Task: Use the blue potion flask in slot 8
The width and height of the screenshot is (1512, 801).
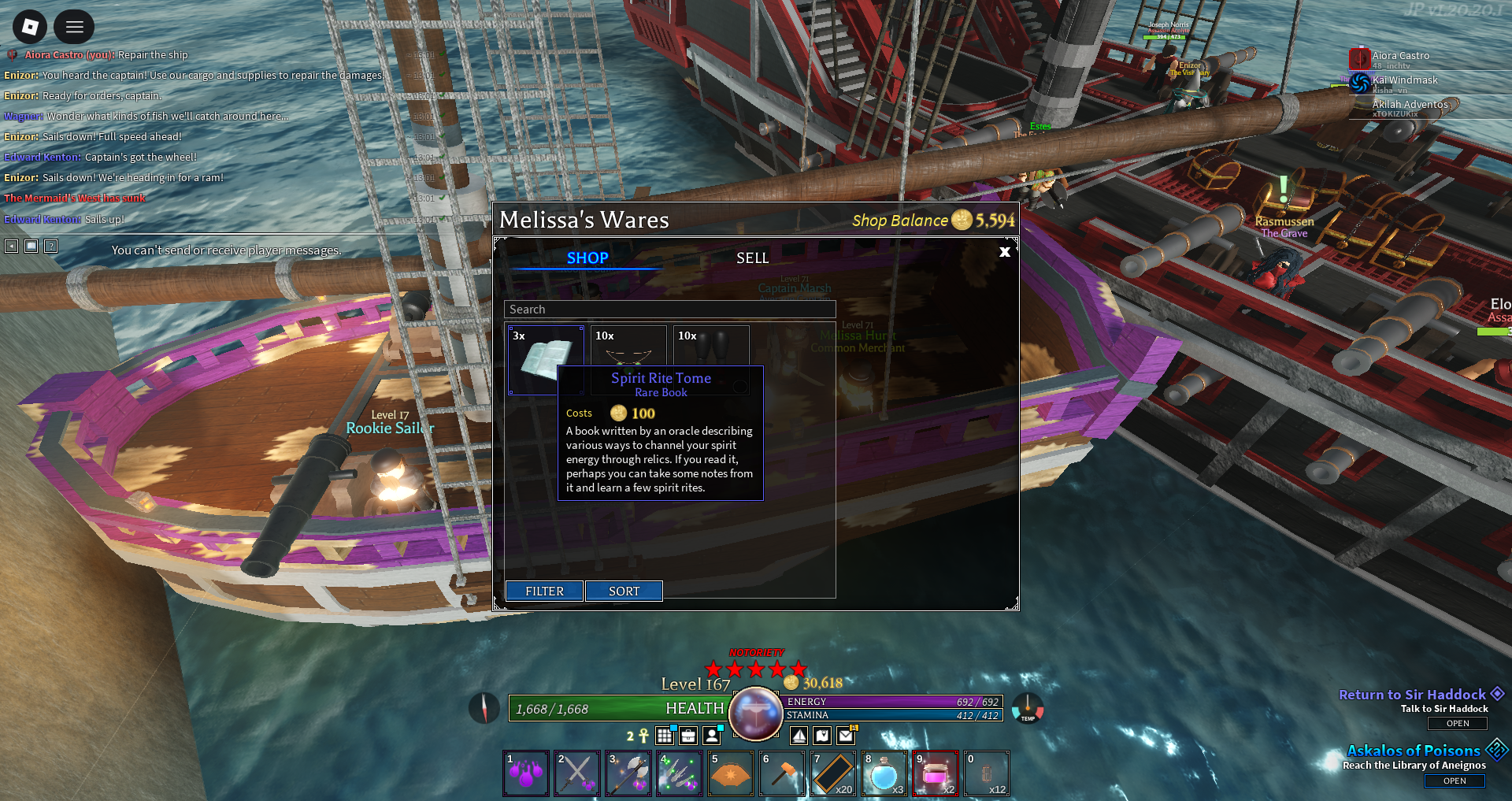Action: tap(884, 773)
